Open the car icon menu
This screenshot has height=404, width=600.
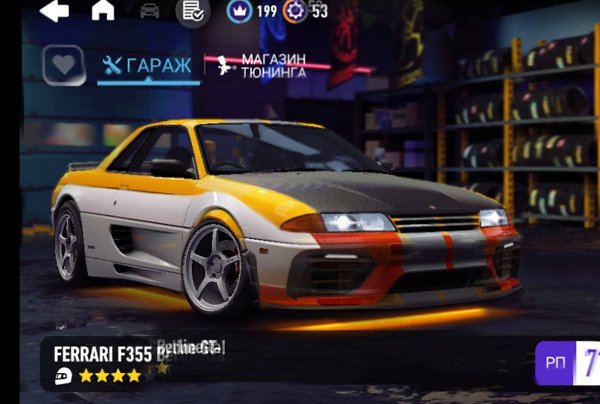click(150, 11)
